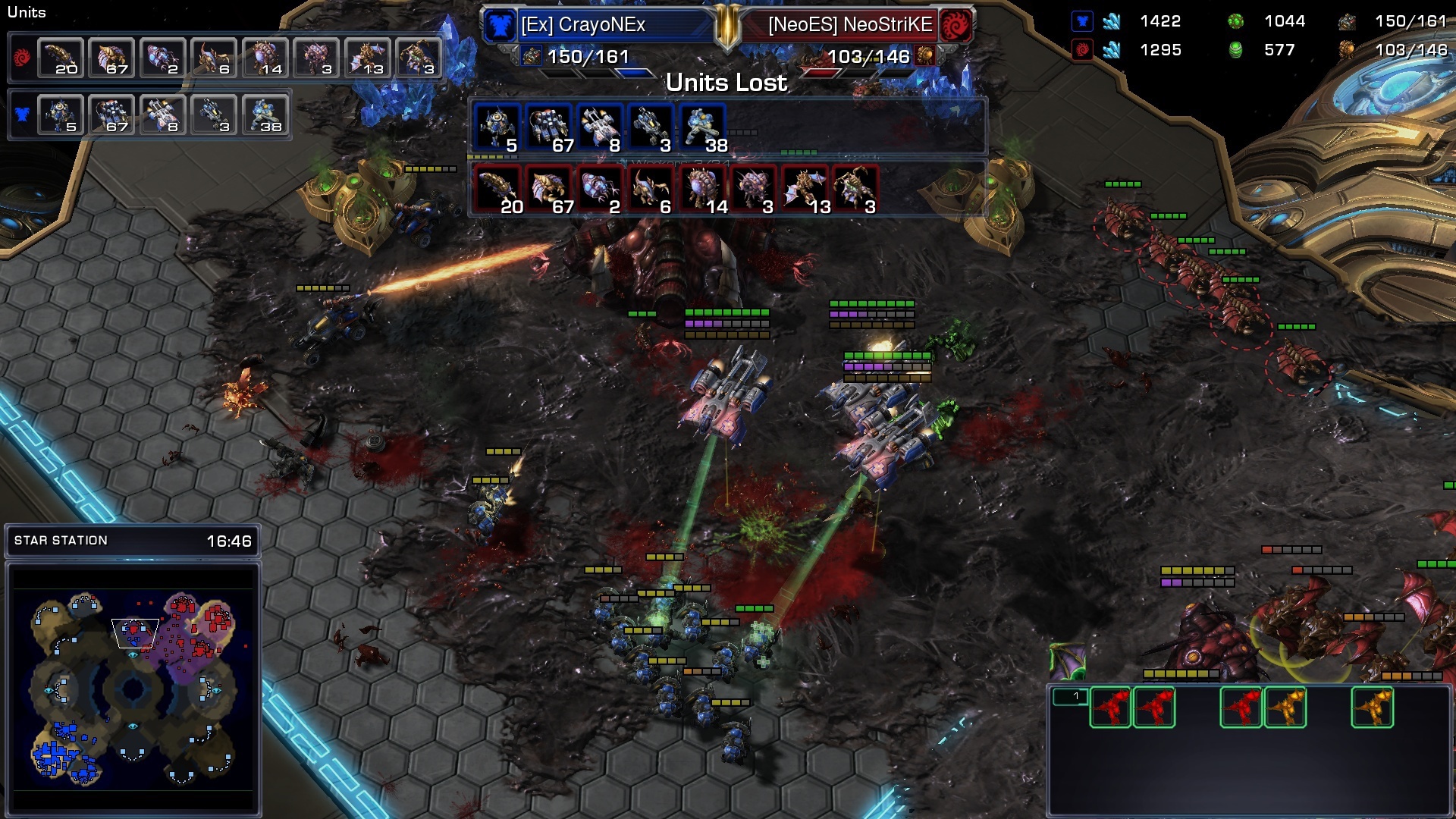Screen dimensions: 1456x819
Task: Select the Mutalisk icon in the Units Lost panel
Action: [805, 189]
